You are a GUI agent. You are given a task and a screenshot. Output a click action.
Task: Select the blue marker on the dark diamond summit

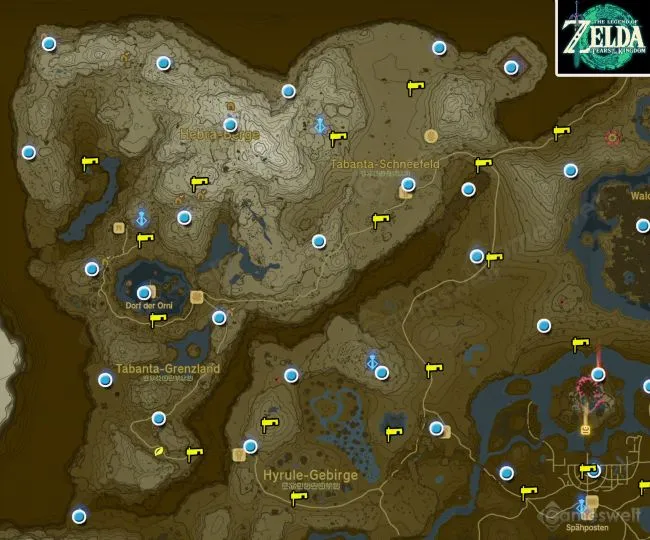(511, 68)
